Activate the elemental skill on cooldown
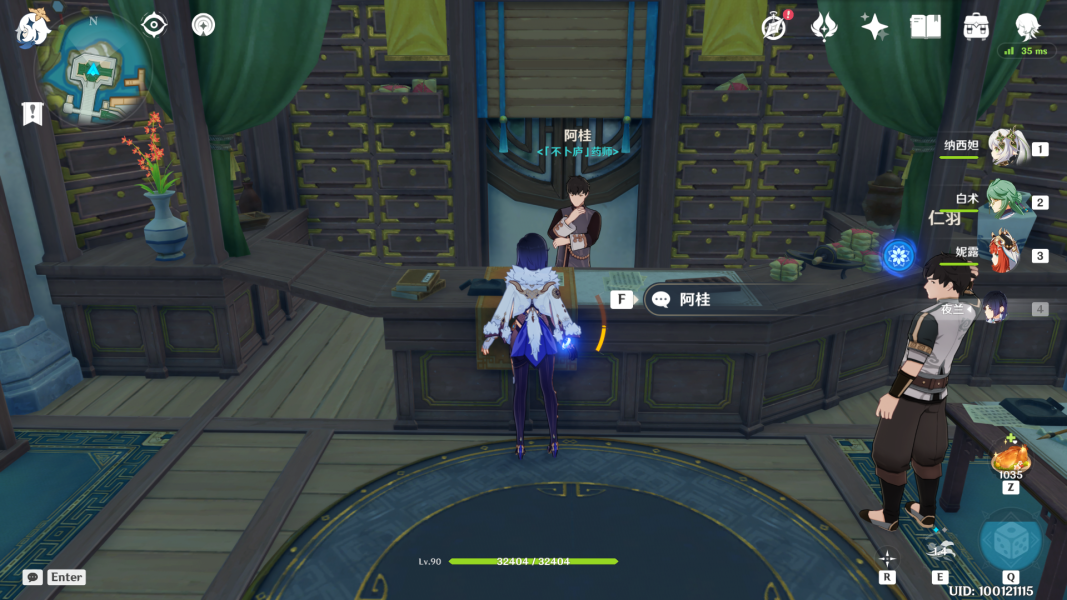 click(940, 549)
